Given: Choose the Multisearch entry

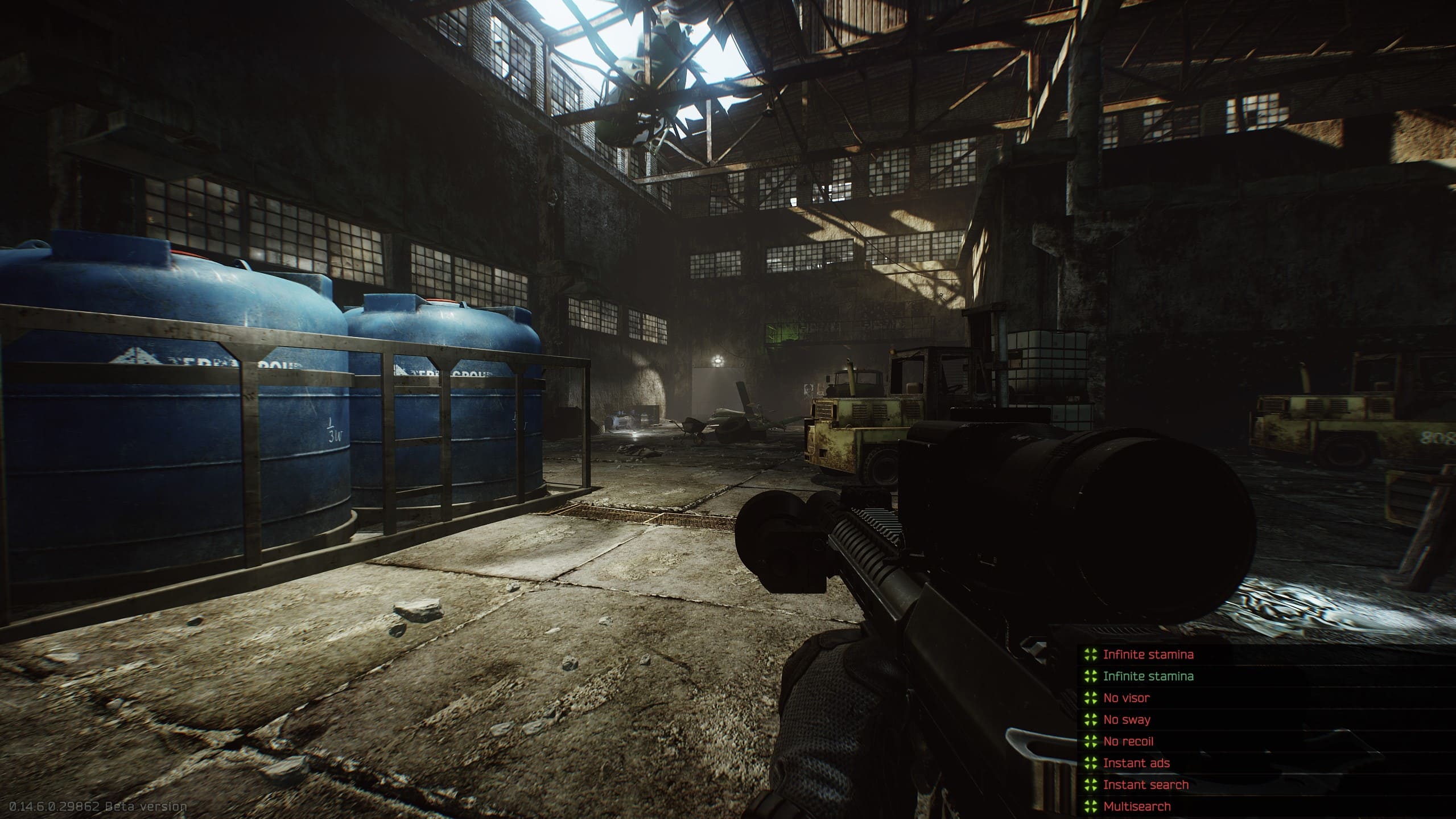Looking at the screenshot, I should click(1137, 806).
